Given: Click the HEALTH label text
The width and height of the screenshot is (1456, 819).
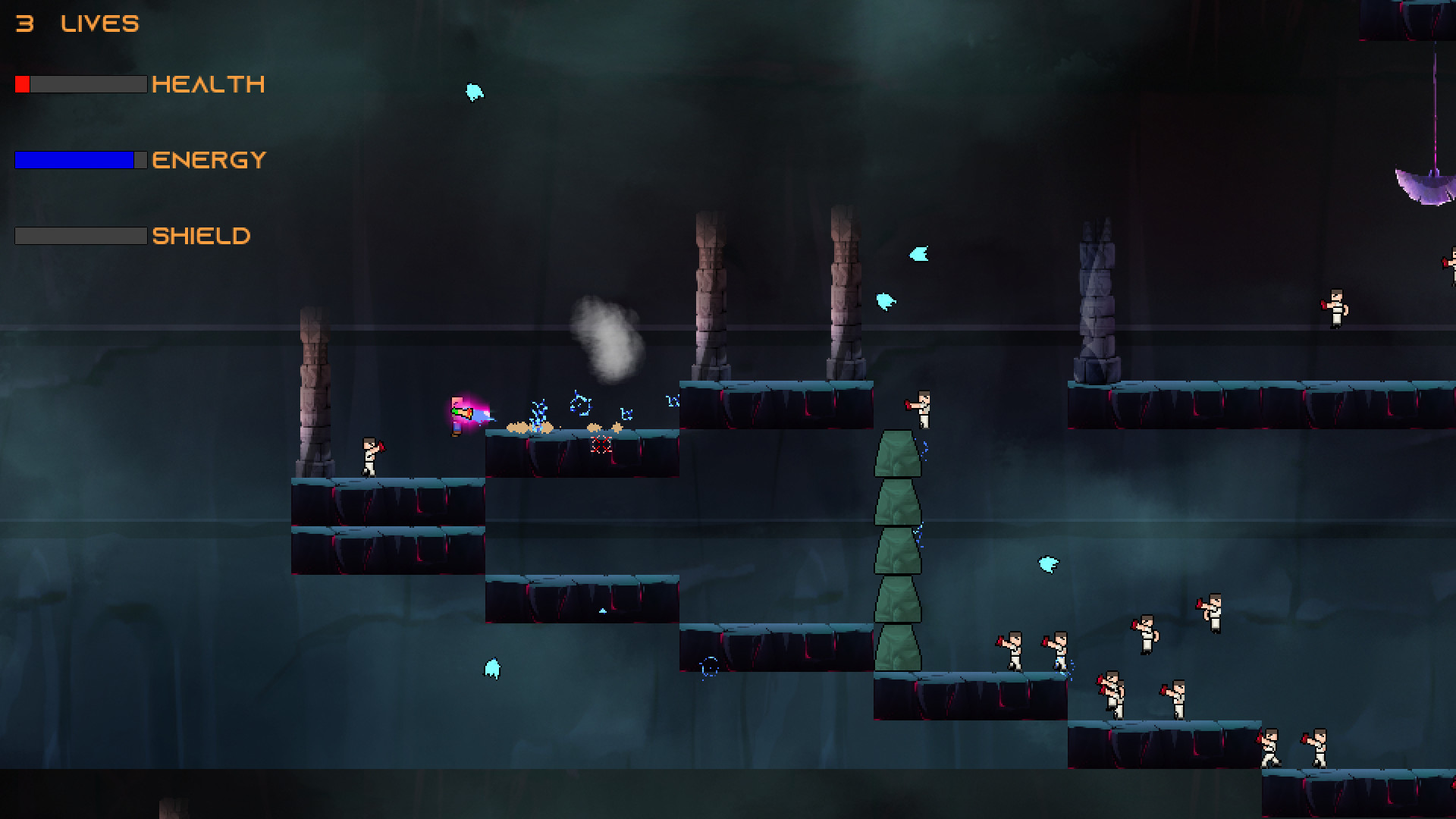Looking at the screenshot, I should tap(209, 84).
